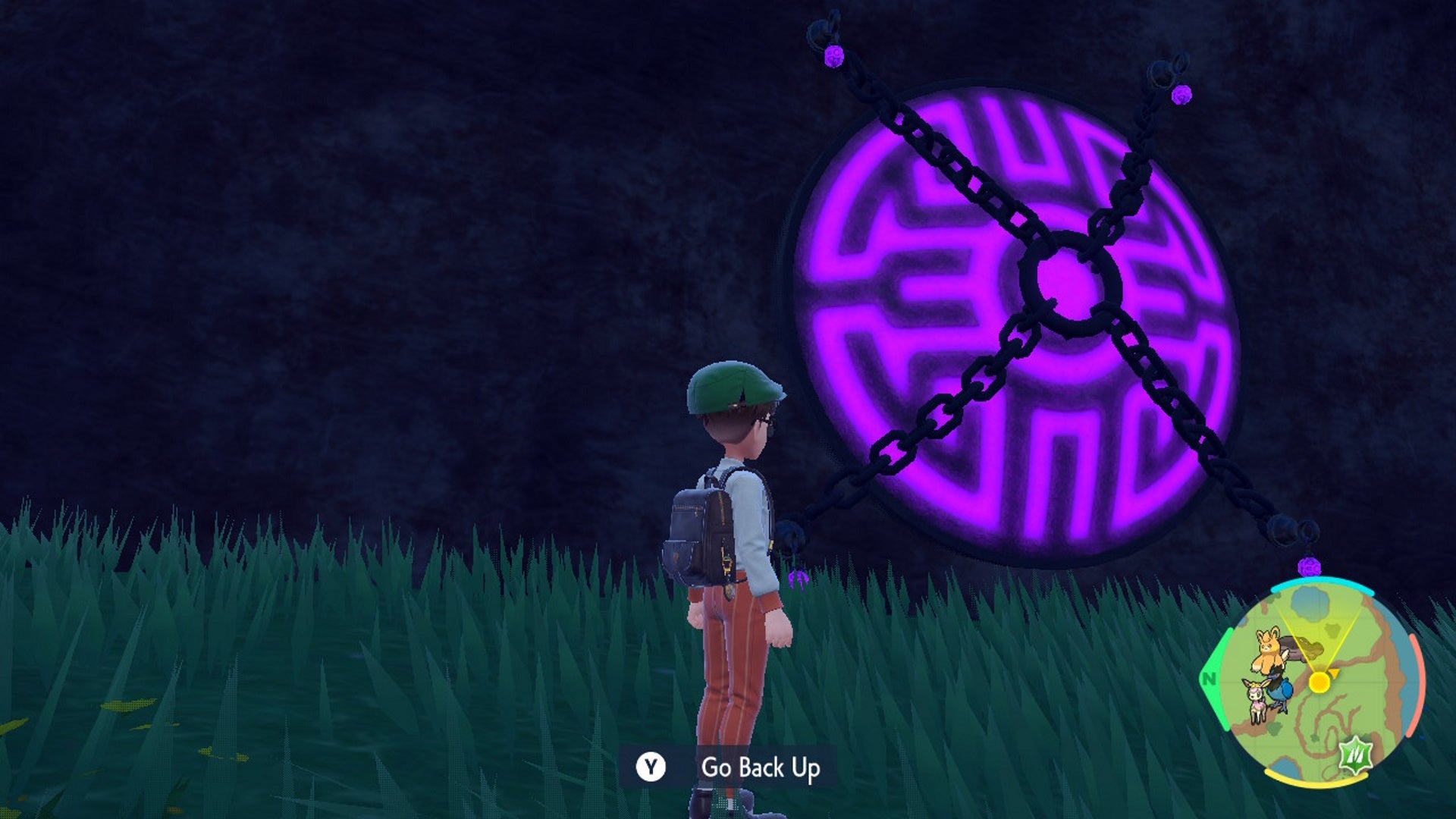Open the green grass landmark badge on the minimap
The image size is (1456, 819).
[1355, 756]
